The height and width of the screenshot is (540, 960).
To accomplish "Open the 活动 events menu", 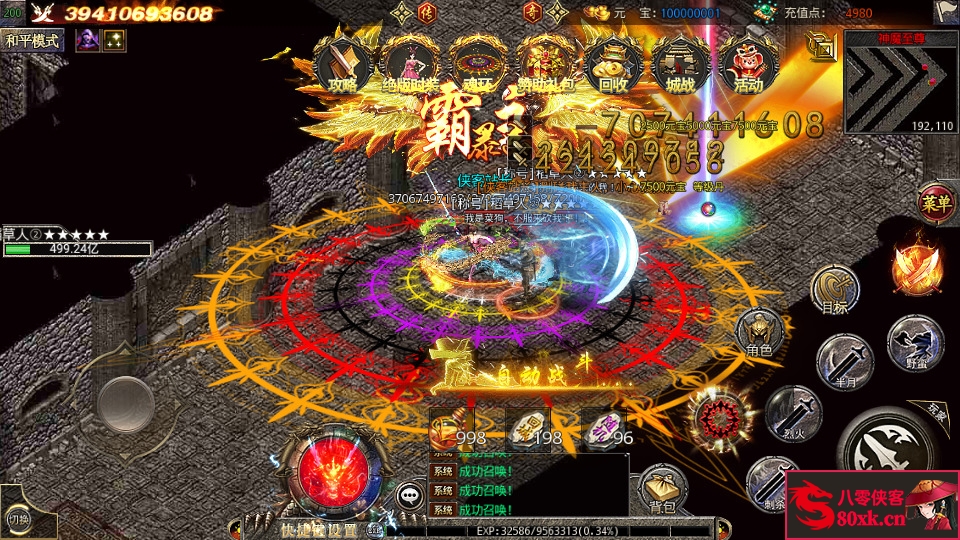I will tap(747, 63).
